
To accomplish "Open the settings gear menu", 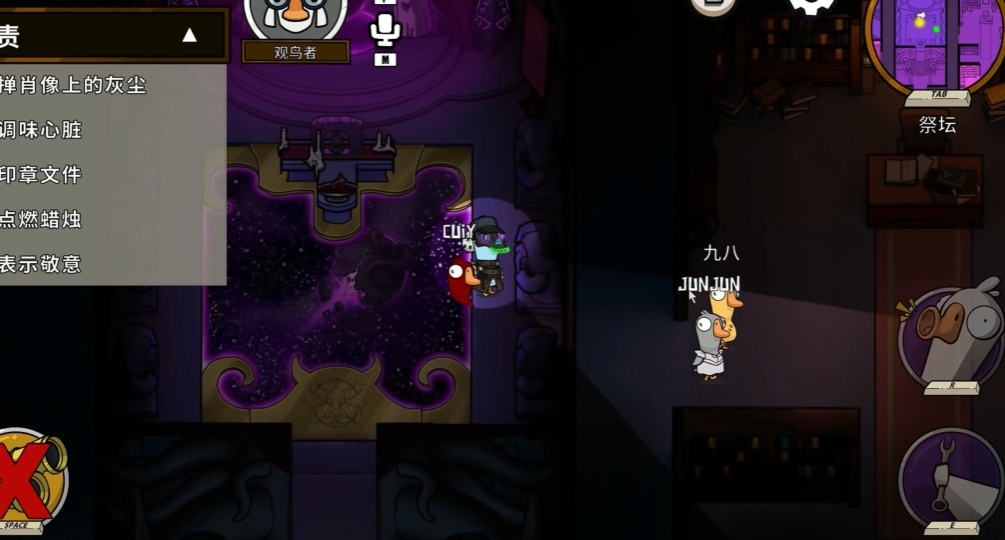I will [x=811, y=5].
